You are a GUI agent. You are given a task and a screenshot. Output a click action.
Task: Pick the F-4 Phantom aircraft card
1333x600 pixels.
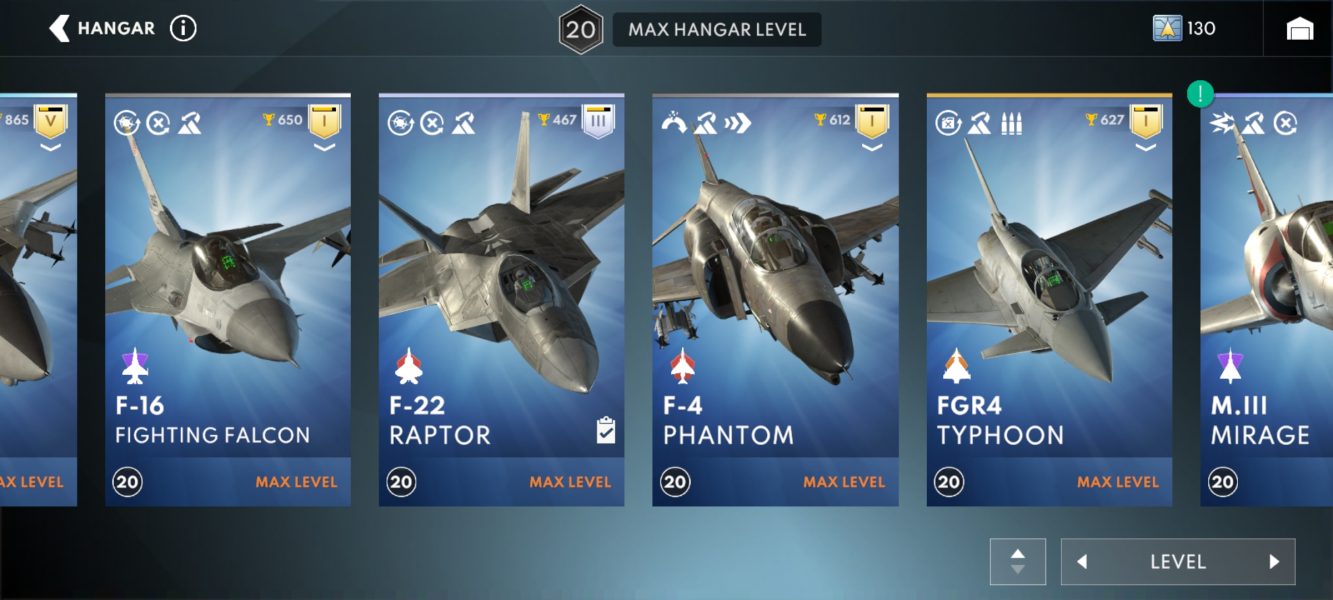pyautogui.click(x=775, y=300)
